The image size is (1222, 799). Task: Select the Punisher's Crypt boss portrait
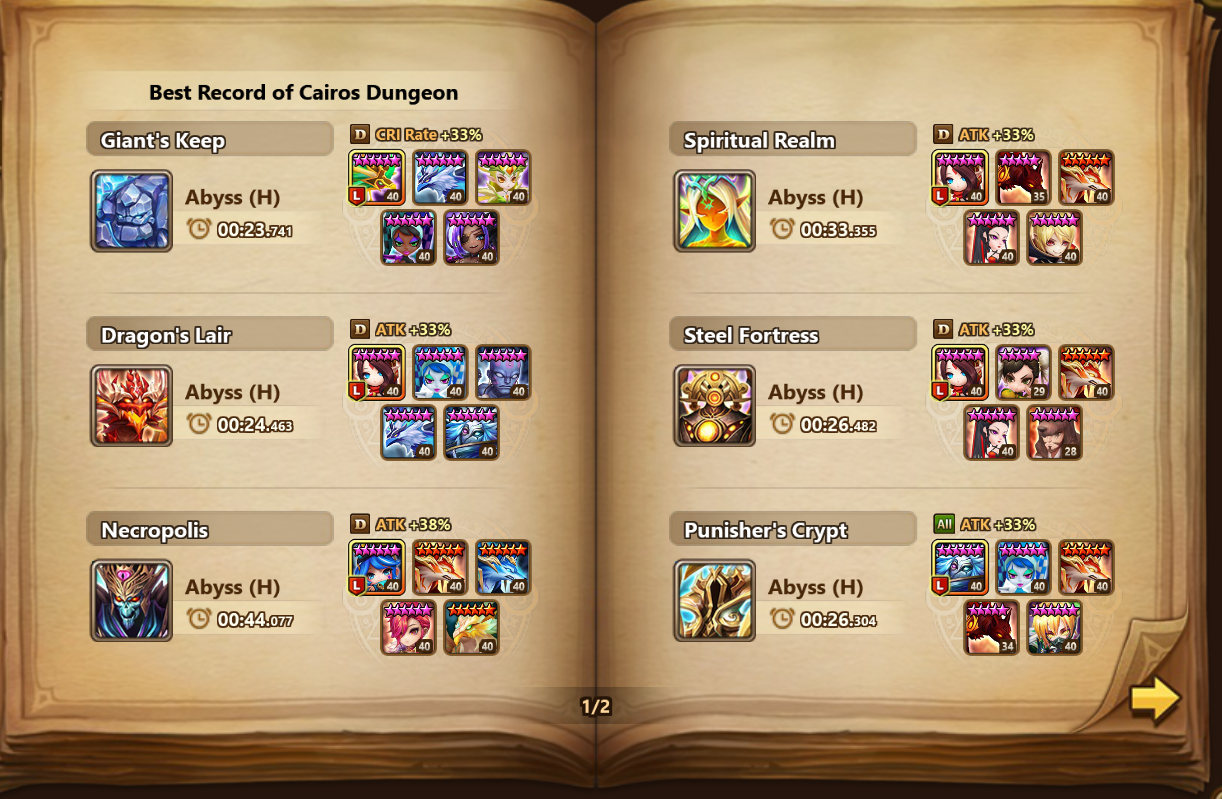pos(714,600)
